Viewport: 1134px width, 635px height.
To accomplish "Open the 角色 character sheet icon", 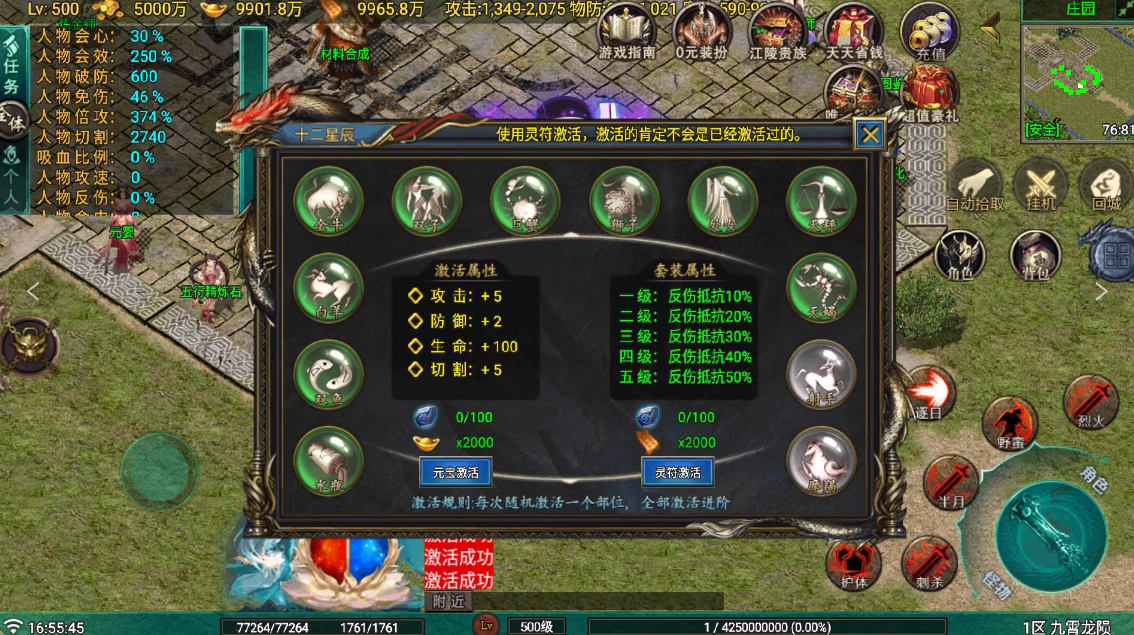I will (959, 255).
